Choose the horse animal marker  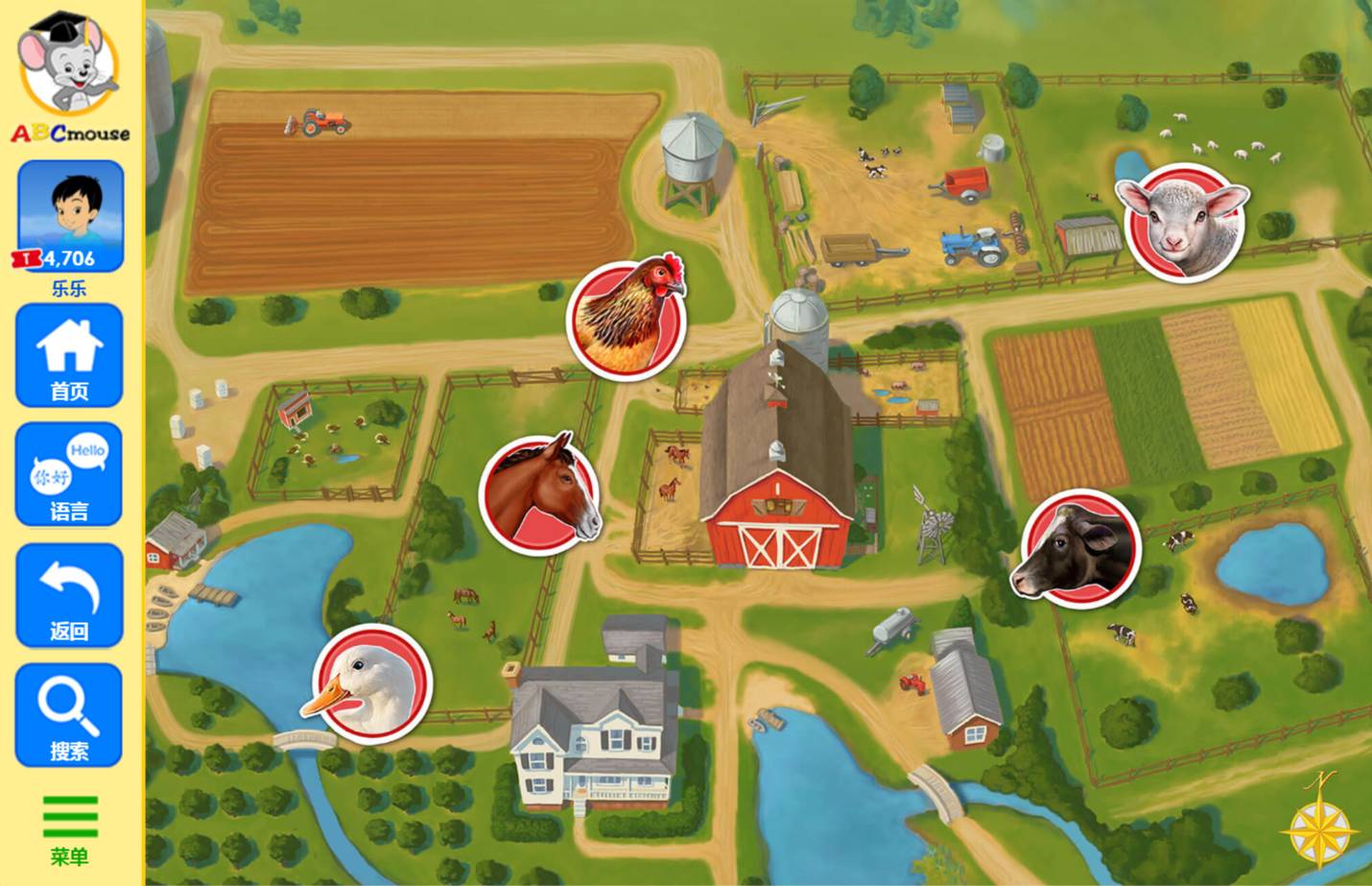click(540, 493)
